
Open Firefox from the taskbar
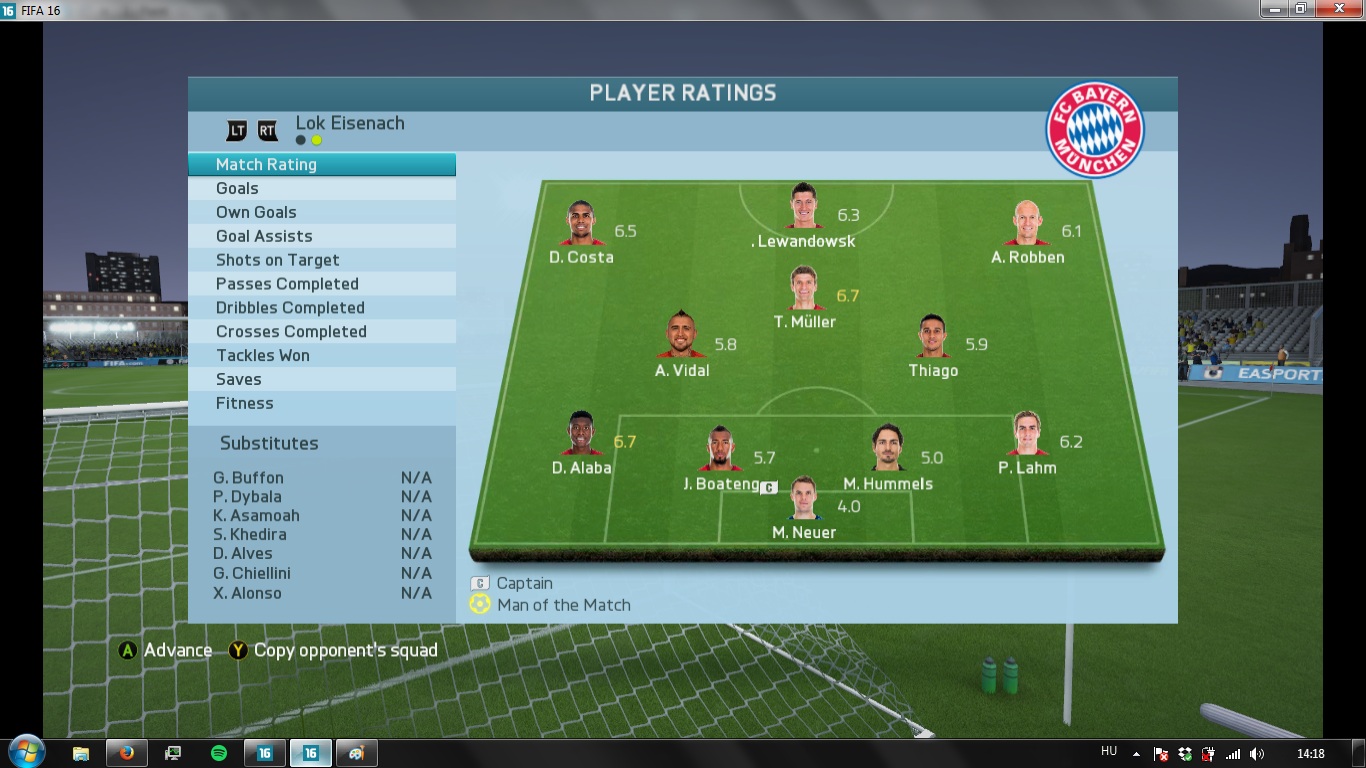(127, 753)
